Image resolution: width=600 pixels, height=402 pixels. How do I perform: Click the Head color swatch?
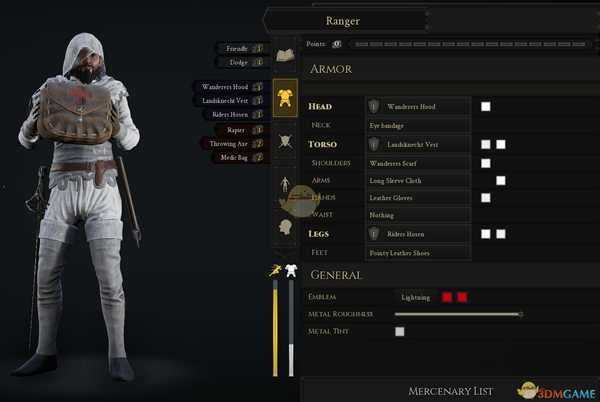486,106
